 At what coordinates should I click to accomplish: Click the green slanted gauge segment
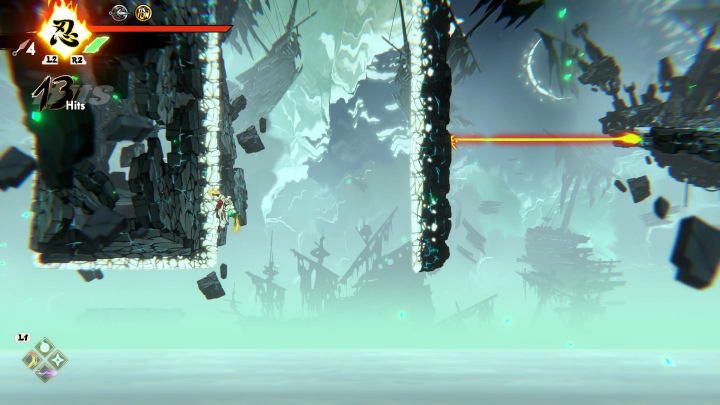pyautogui.click(x=98, y=45)
